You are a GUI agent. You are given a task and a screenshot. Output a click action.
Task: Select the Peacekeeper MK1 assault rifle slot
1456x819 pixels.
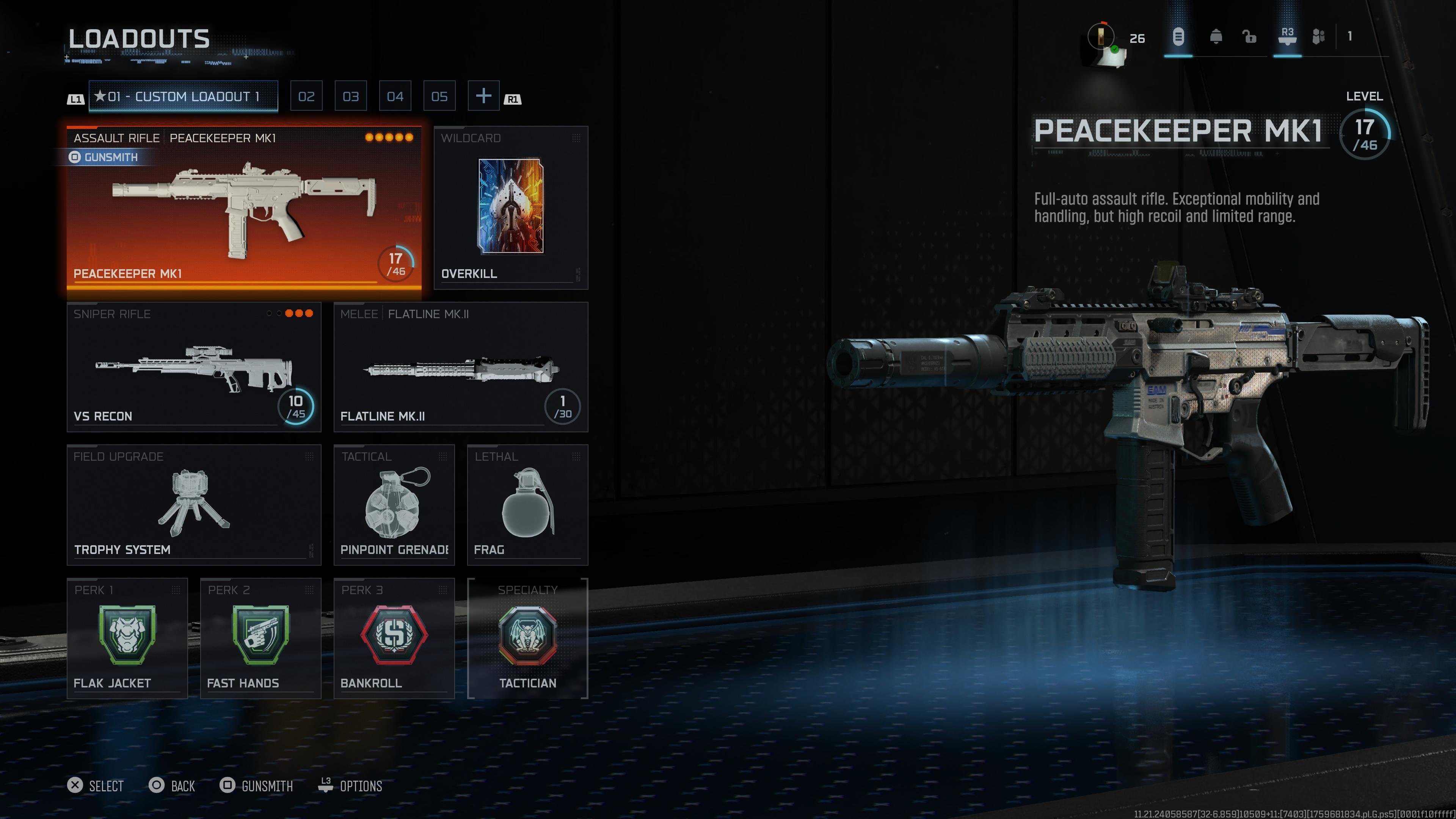(243, 207)
